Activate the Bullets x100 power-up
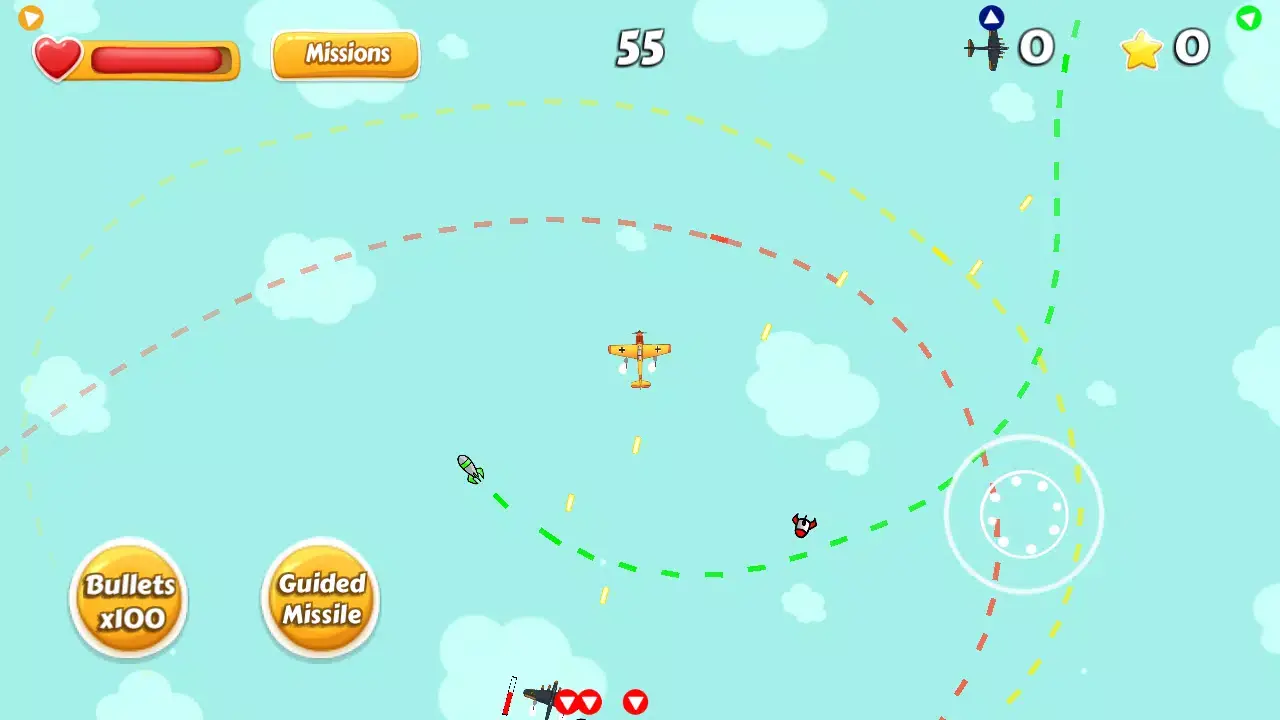Screen dimensions: 1280x720 128,597
